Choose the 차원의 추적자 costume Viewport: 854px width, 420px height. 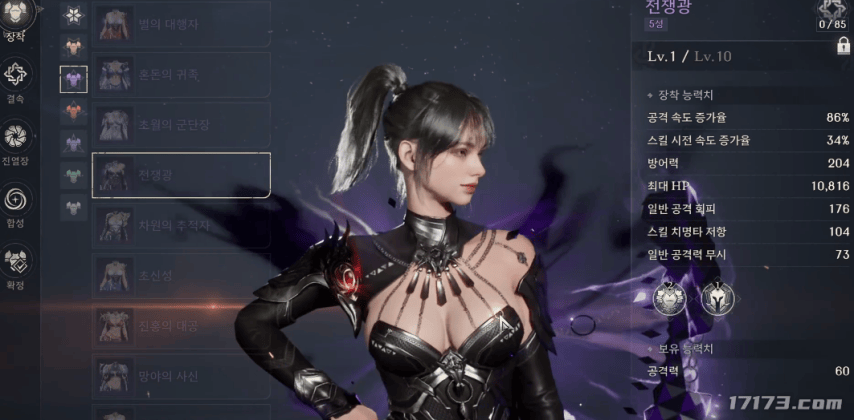pyautogui.click(x=180, y=226)
